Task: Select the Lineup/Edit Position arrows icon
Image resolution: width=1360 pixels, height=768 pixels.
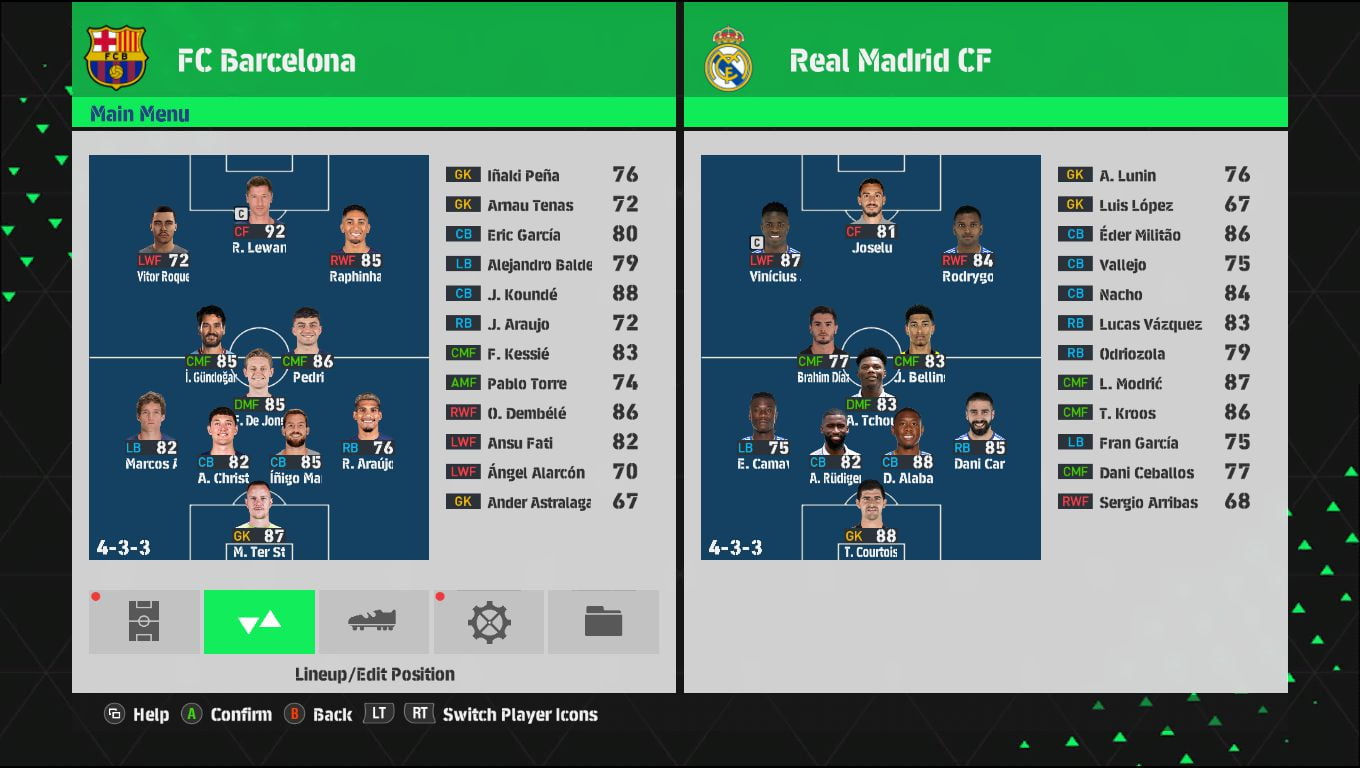Action: [x=259, y=622]
